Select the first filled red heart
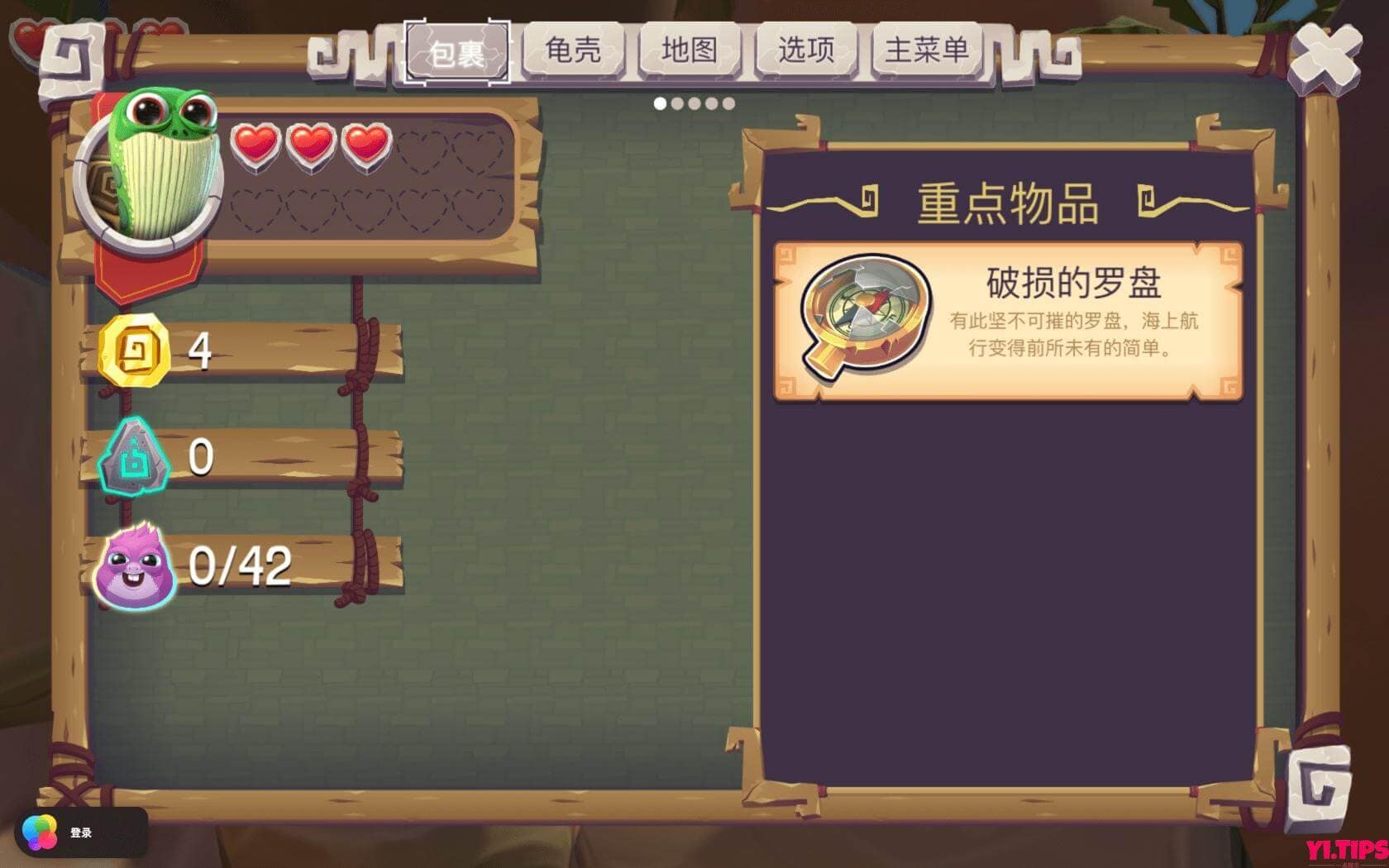Viewport: 1389px width, 868px height. point(256,142)
